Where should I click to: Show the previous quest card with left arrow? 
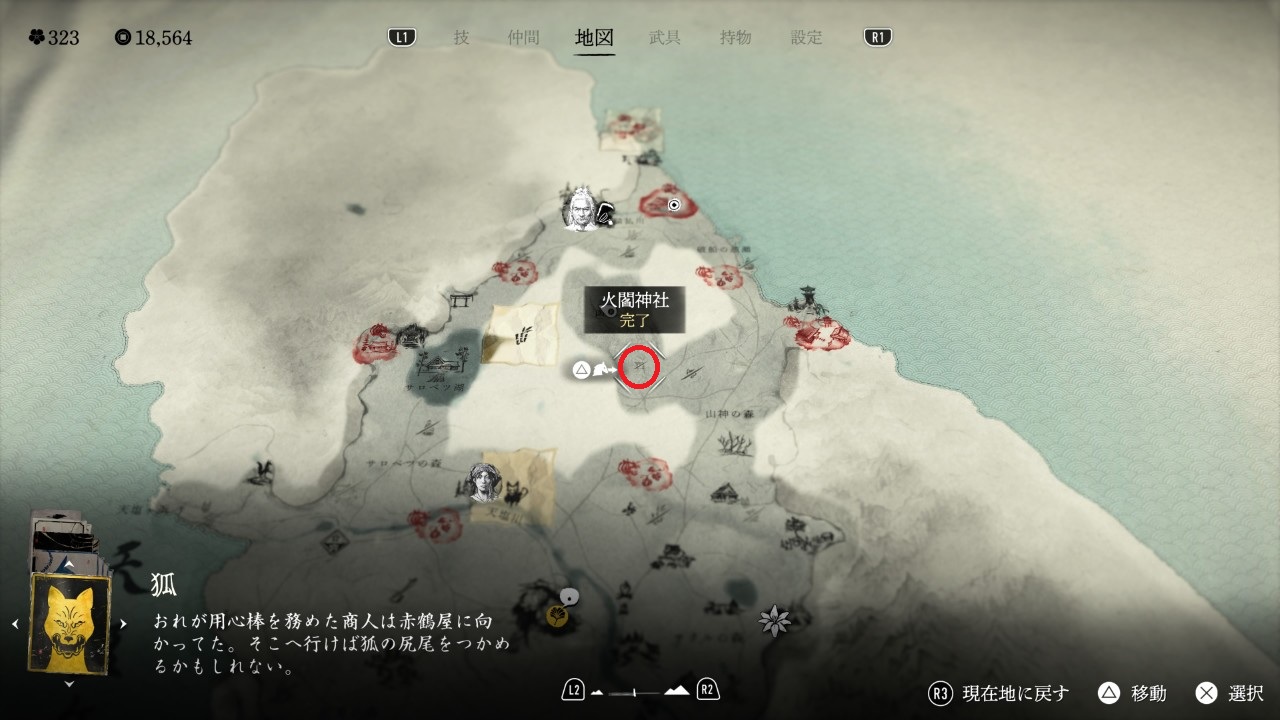(15, 624)
